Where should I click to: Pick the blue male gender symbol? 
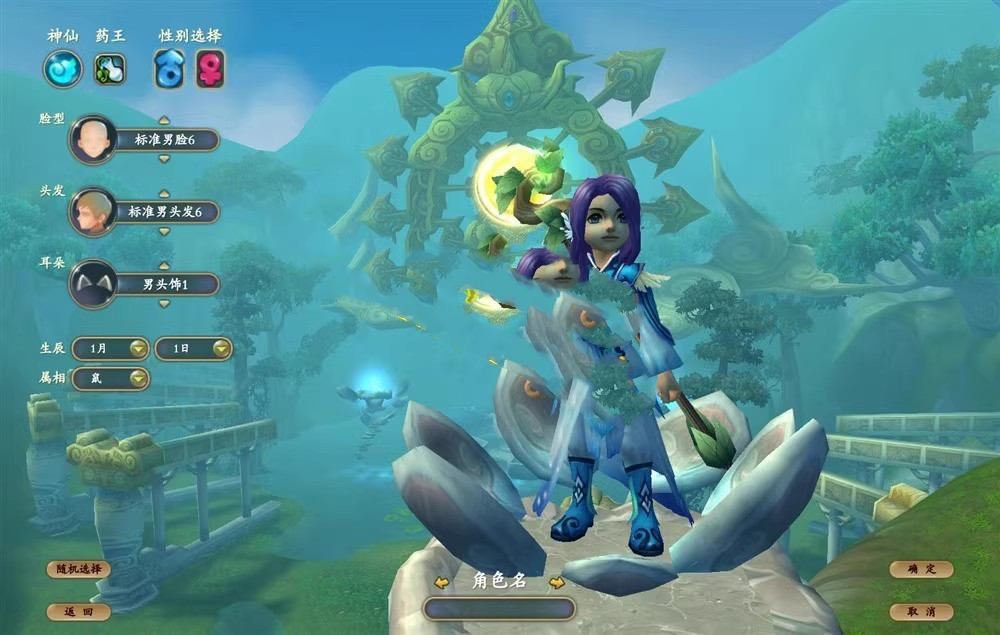point(169,69)
